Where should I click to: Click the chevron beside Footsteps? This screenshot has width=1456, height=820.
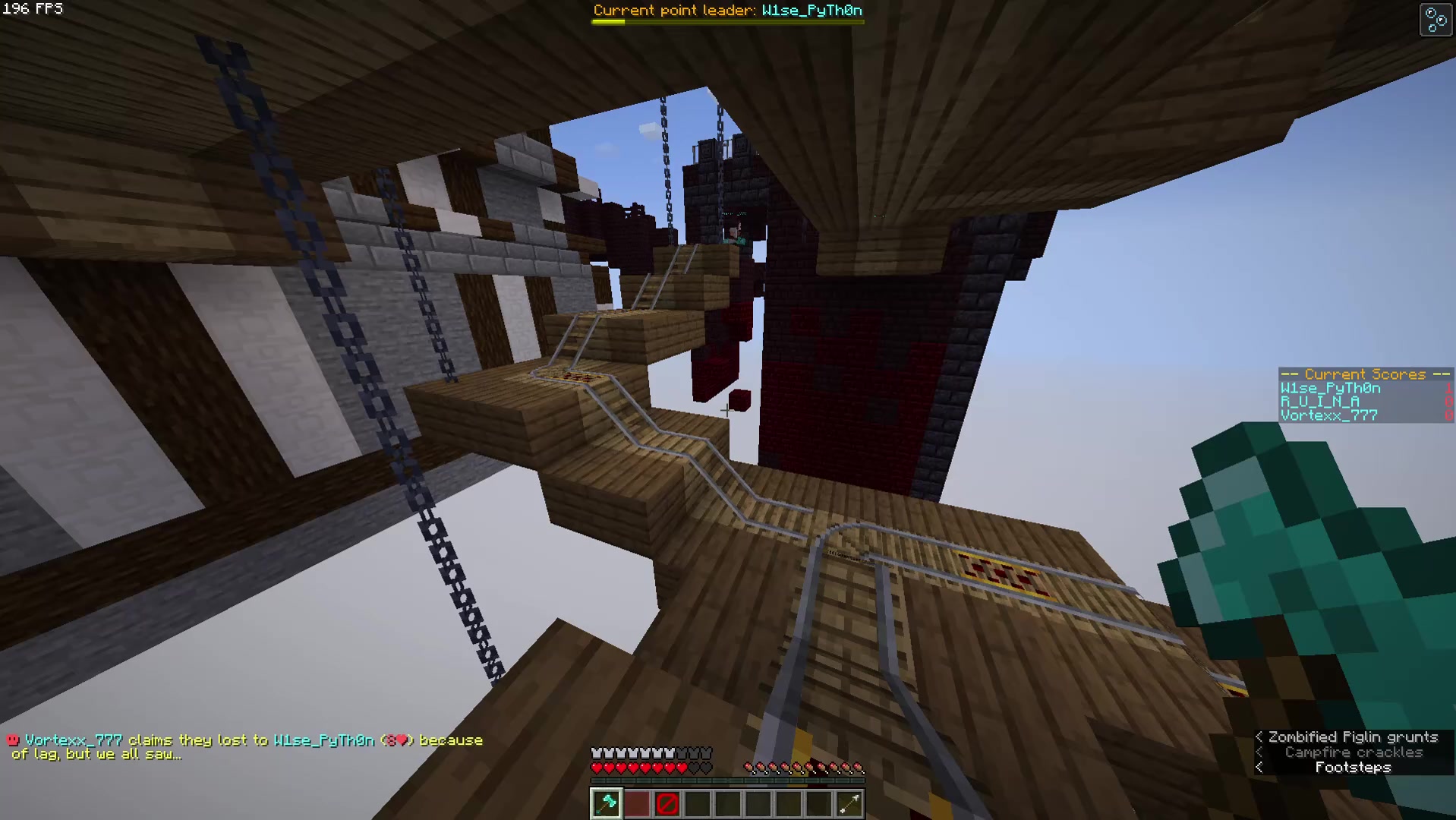coord(1259,767)
